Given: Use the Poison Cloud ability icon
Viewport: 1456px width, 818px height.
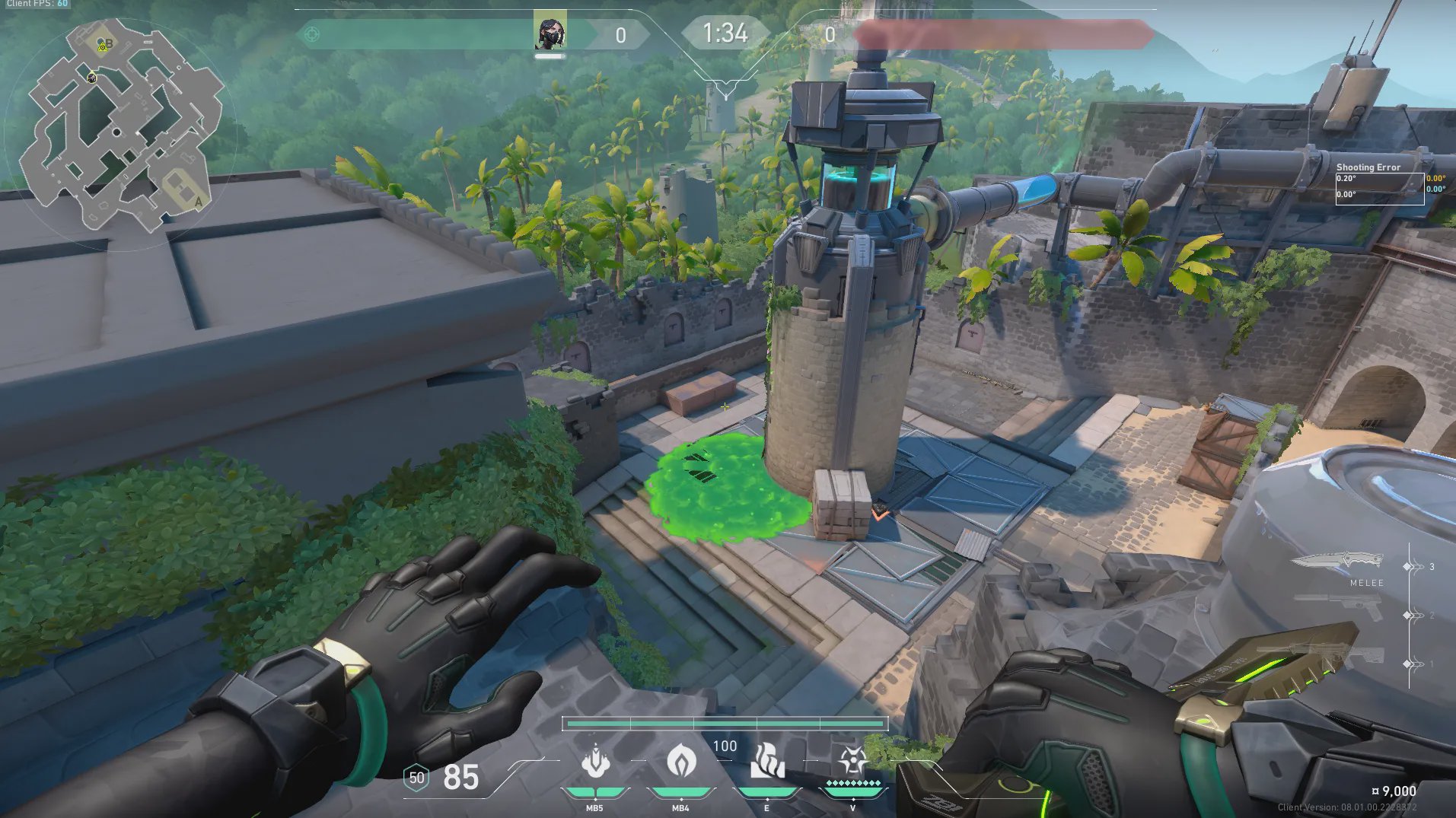Looking at the screenshot, I should 680,762.
